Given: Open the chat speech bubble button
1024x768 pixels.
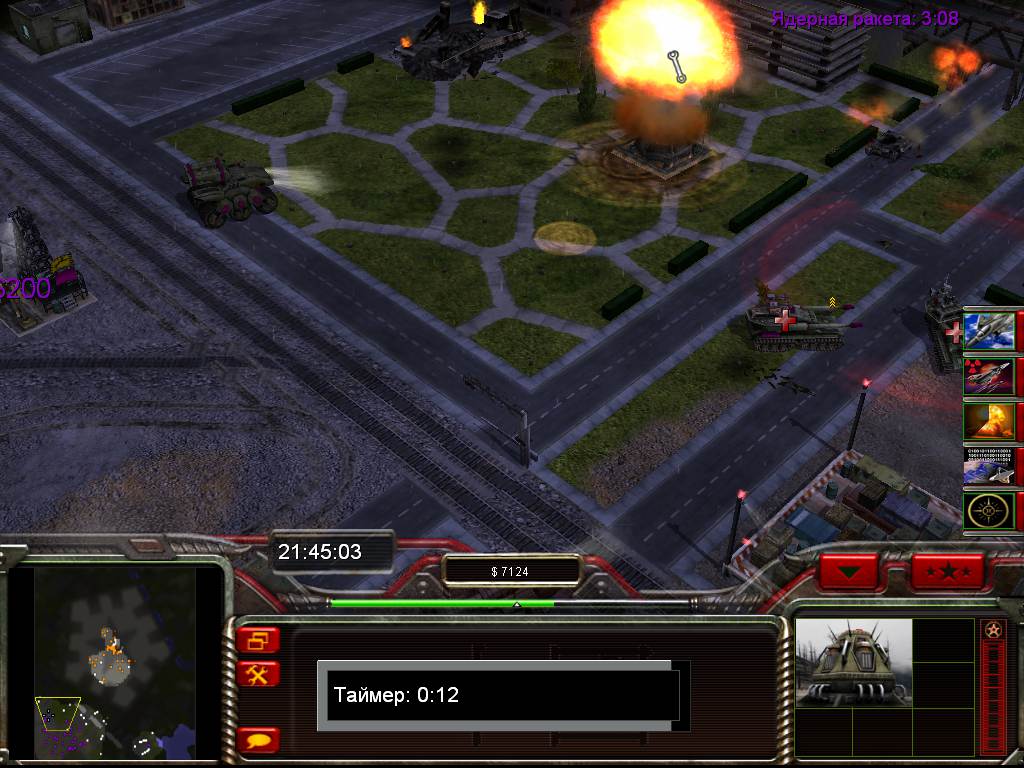Looking at the screenshot, I should coord(259,741).
